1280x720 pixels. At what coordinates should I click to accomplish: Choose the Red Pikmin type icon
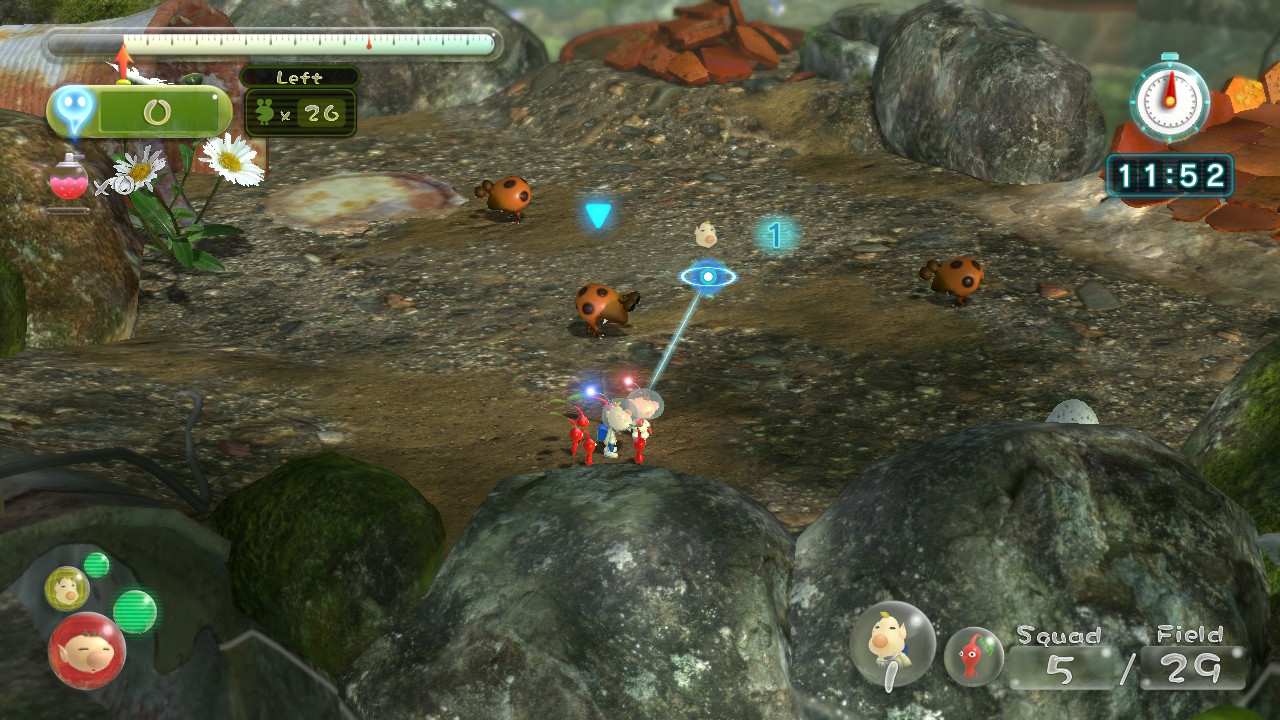tap(973, 656)
